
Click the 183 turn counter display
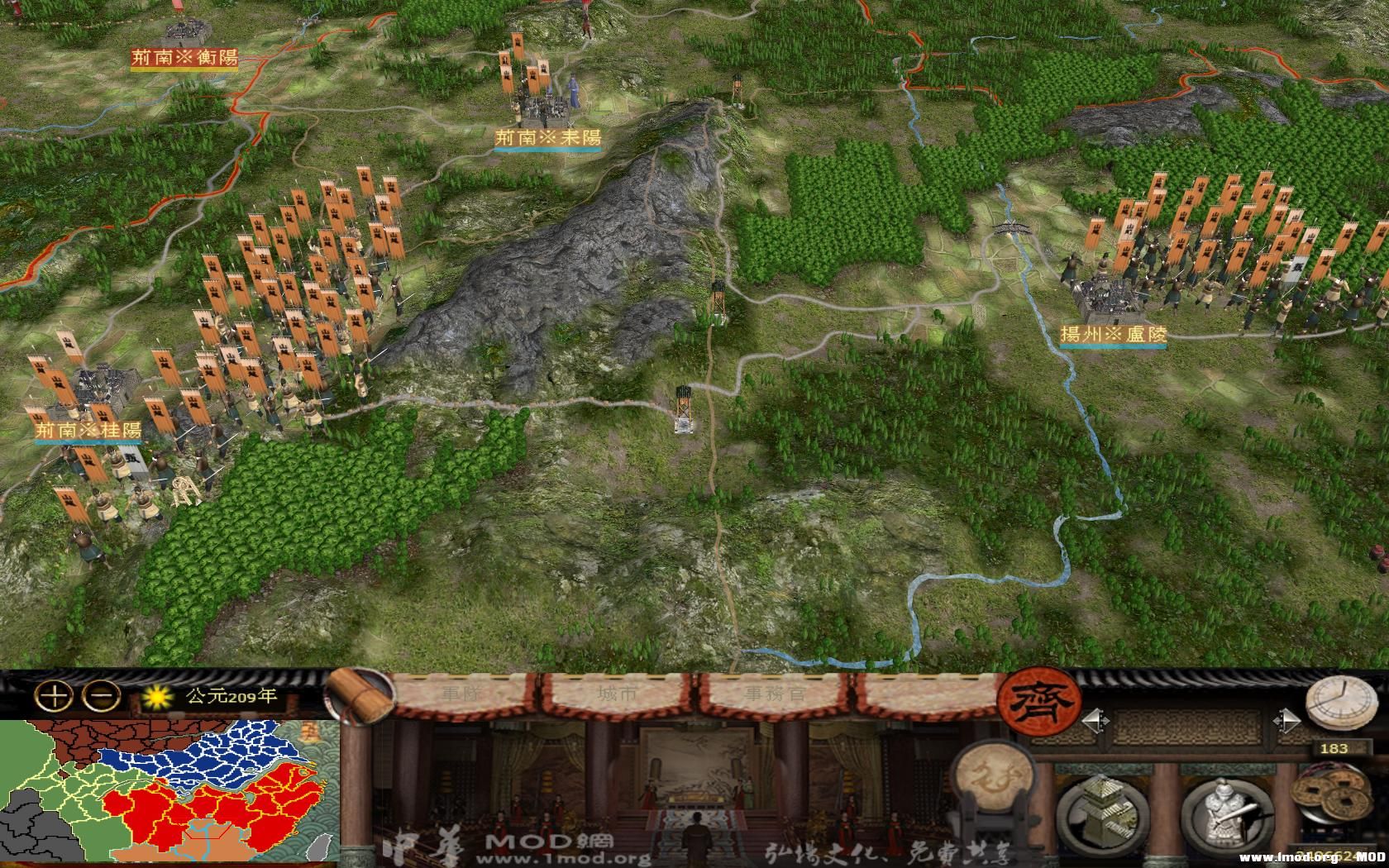1335,748
